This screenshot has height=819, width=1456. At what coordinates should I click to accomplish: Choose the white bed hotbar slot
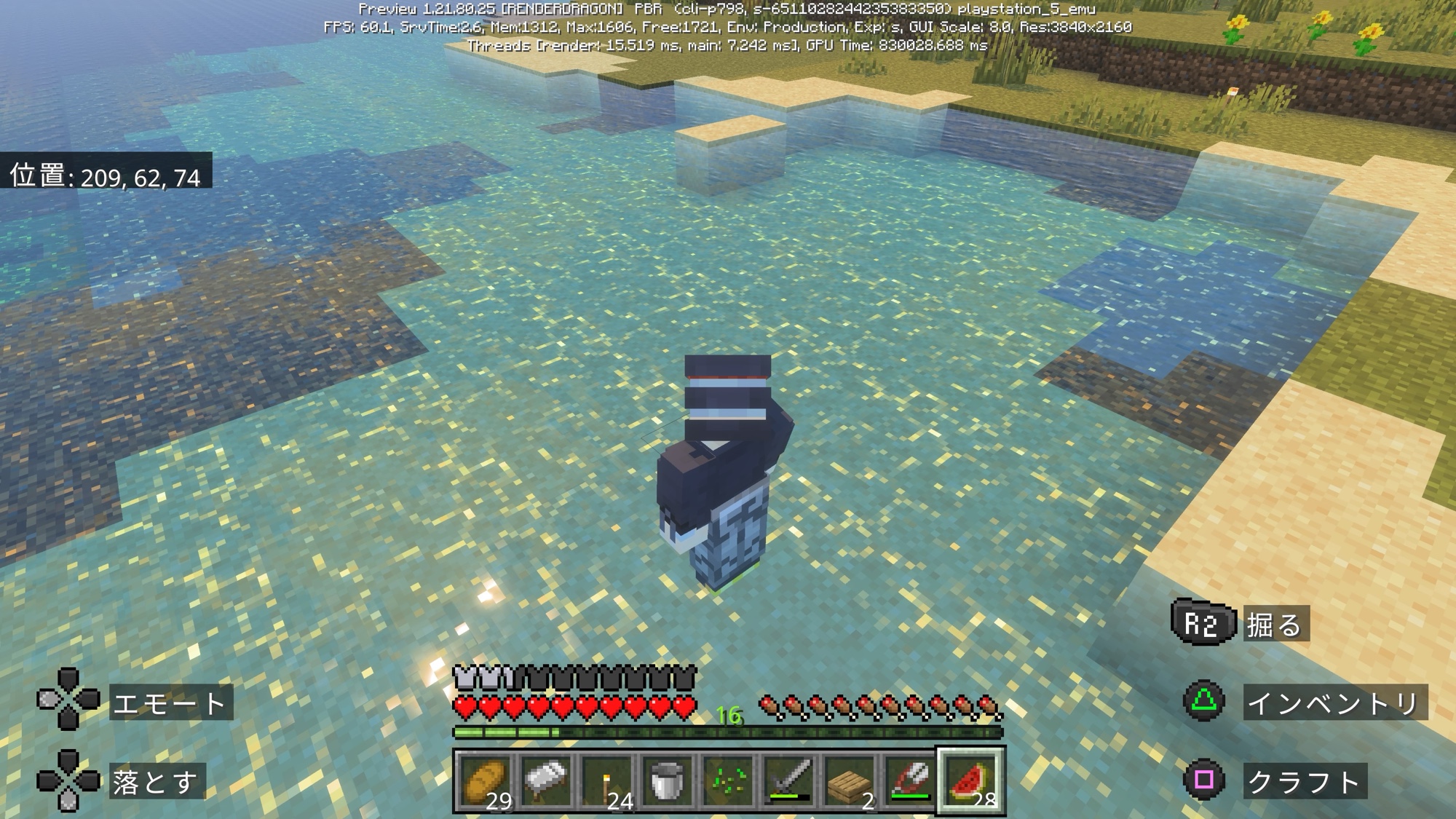point(547,780)
